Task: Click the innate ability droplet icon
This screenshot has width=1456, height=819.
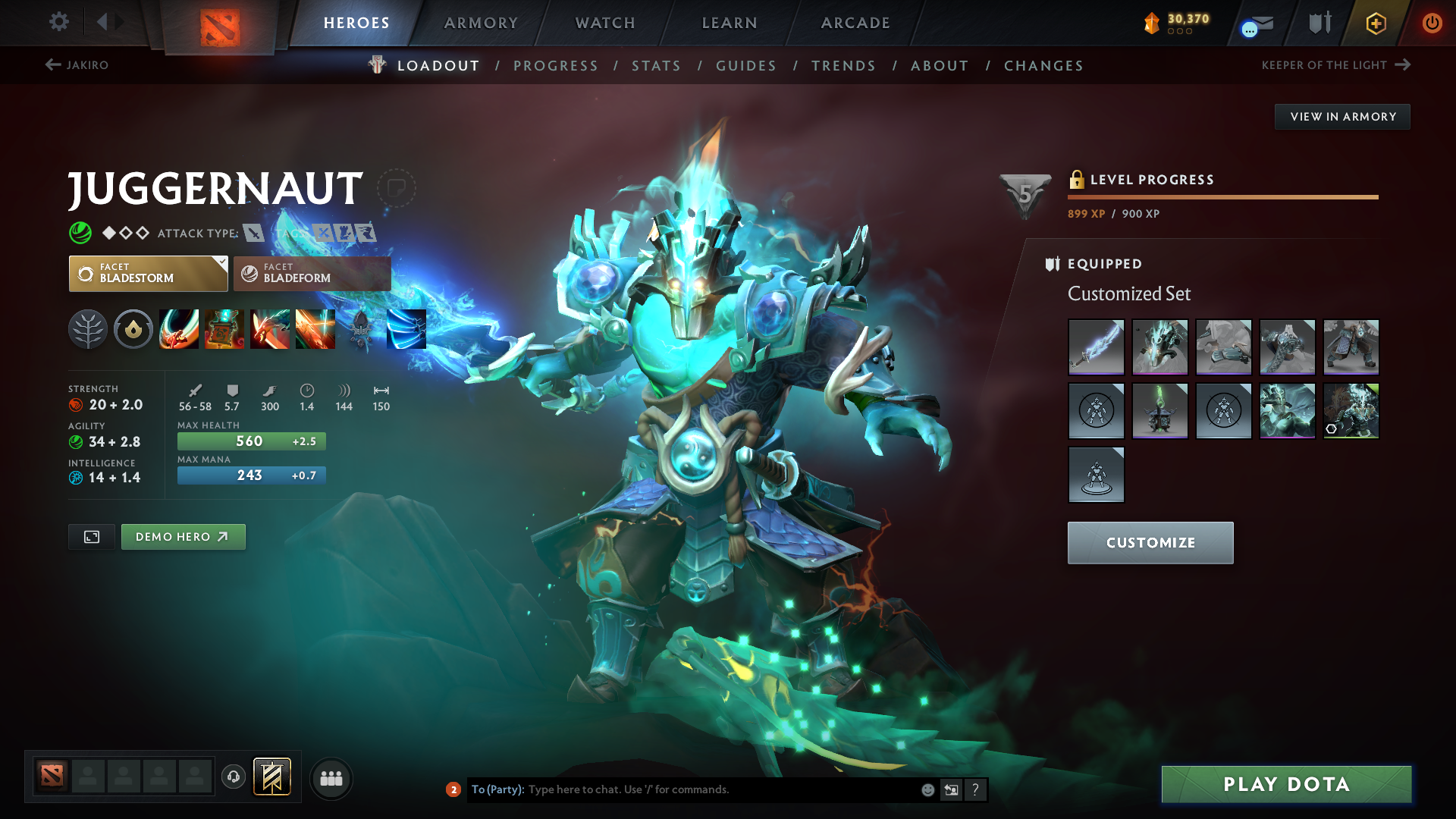Action: (133, 328)
